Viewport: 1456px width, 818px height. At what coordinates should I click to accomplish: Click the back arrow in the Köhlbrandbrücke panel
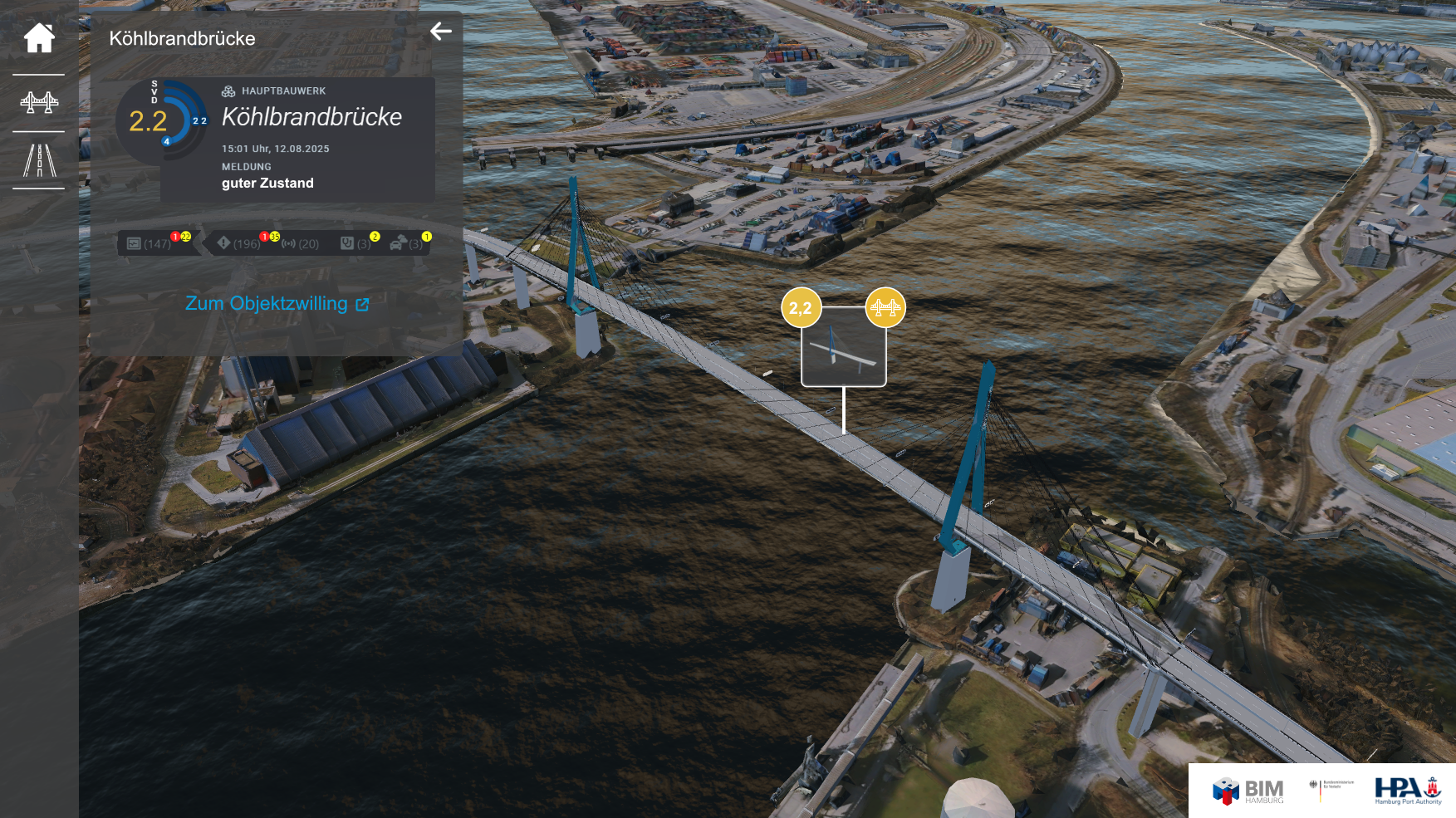(x=441, y=32)
